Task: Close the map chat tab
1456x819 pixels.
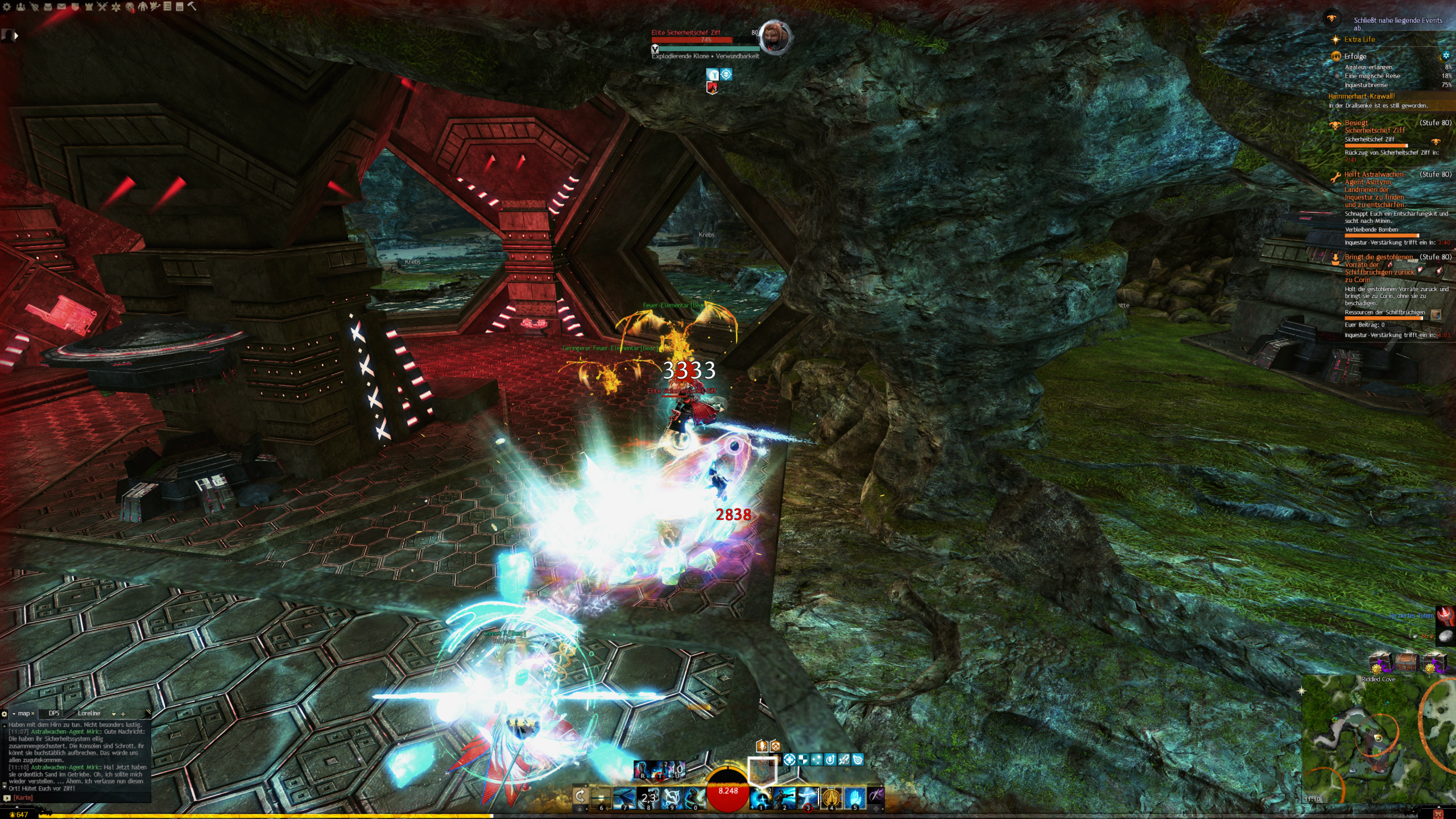Action: point(33,713)
